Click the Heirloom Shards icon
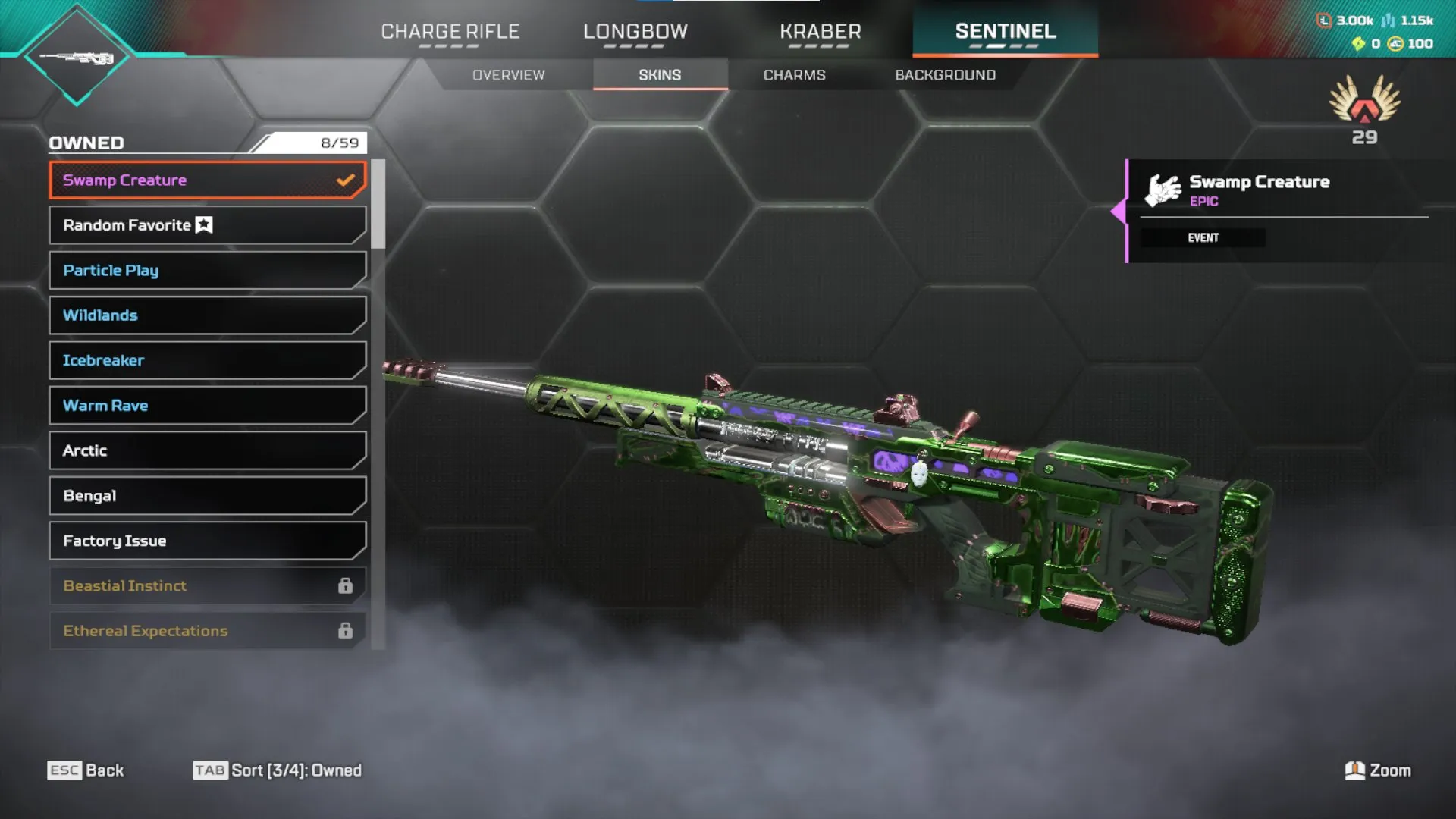The image size is (1456, 819). click(x=1358, y=44)
